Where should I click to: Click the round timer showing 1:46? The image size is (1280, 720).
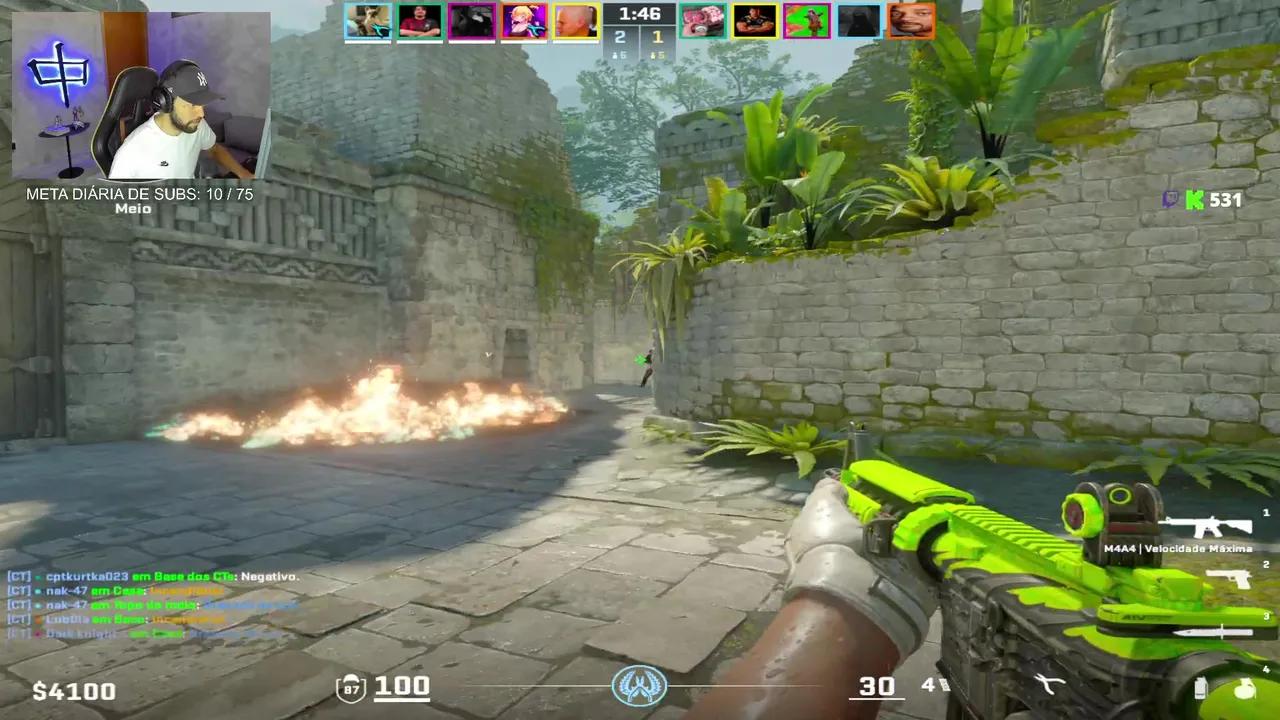pyautogui.click(x=640, y=14)
